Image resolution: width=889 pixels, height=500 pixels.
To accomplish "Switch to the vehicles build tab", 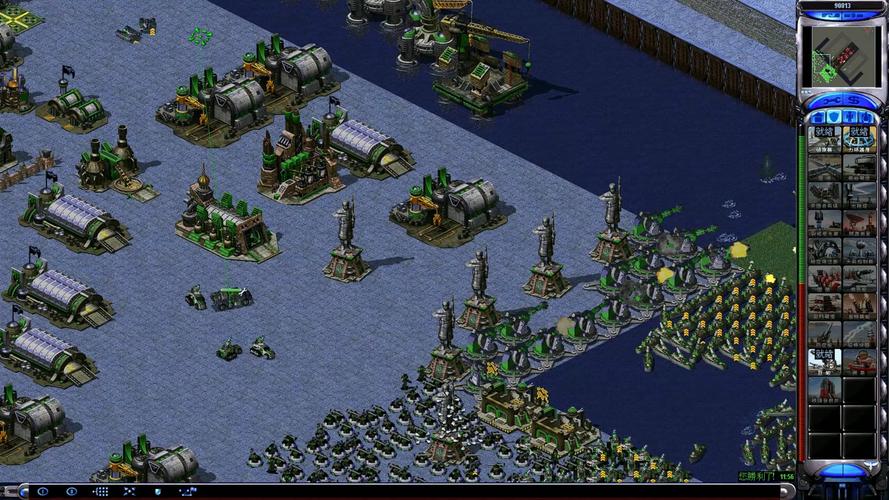I will point(866,117).
